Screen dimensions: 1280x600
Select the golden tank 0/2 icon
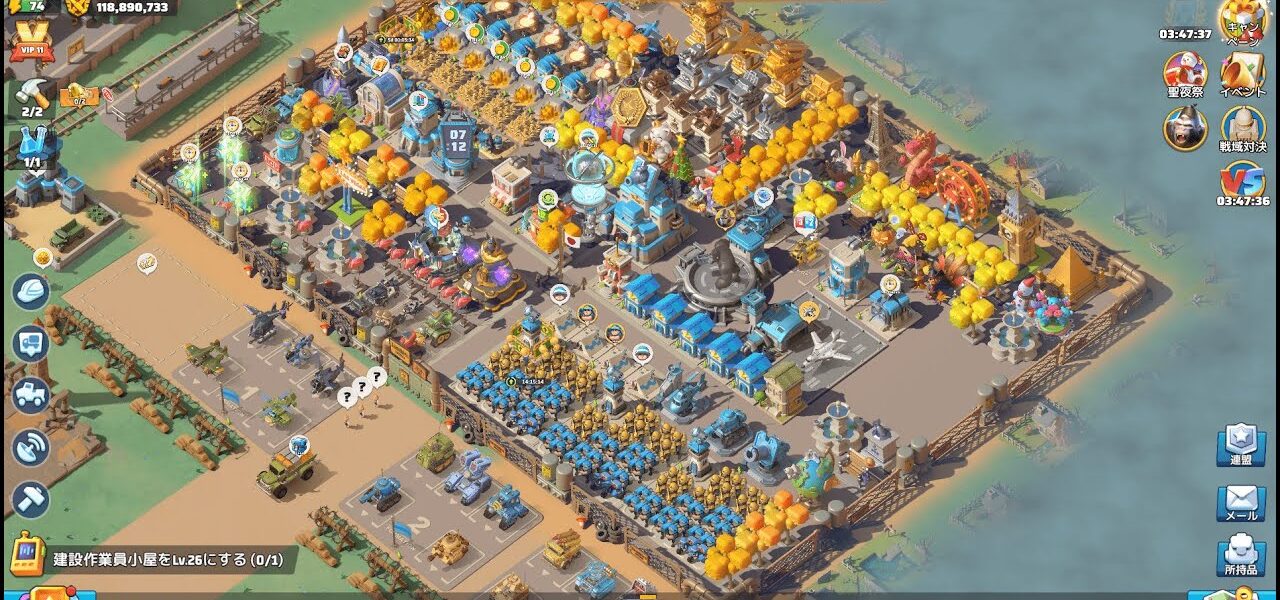pyautogui.click(x=78, y=96)
